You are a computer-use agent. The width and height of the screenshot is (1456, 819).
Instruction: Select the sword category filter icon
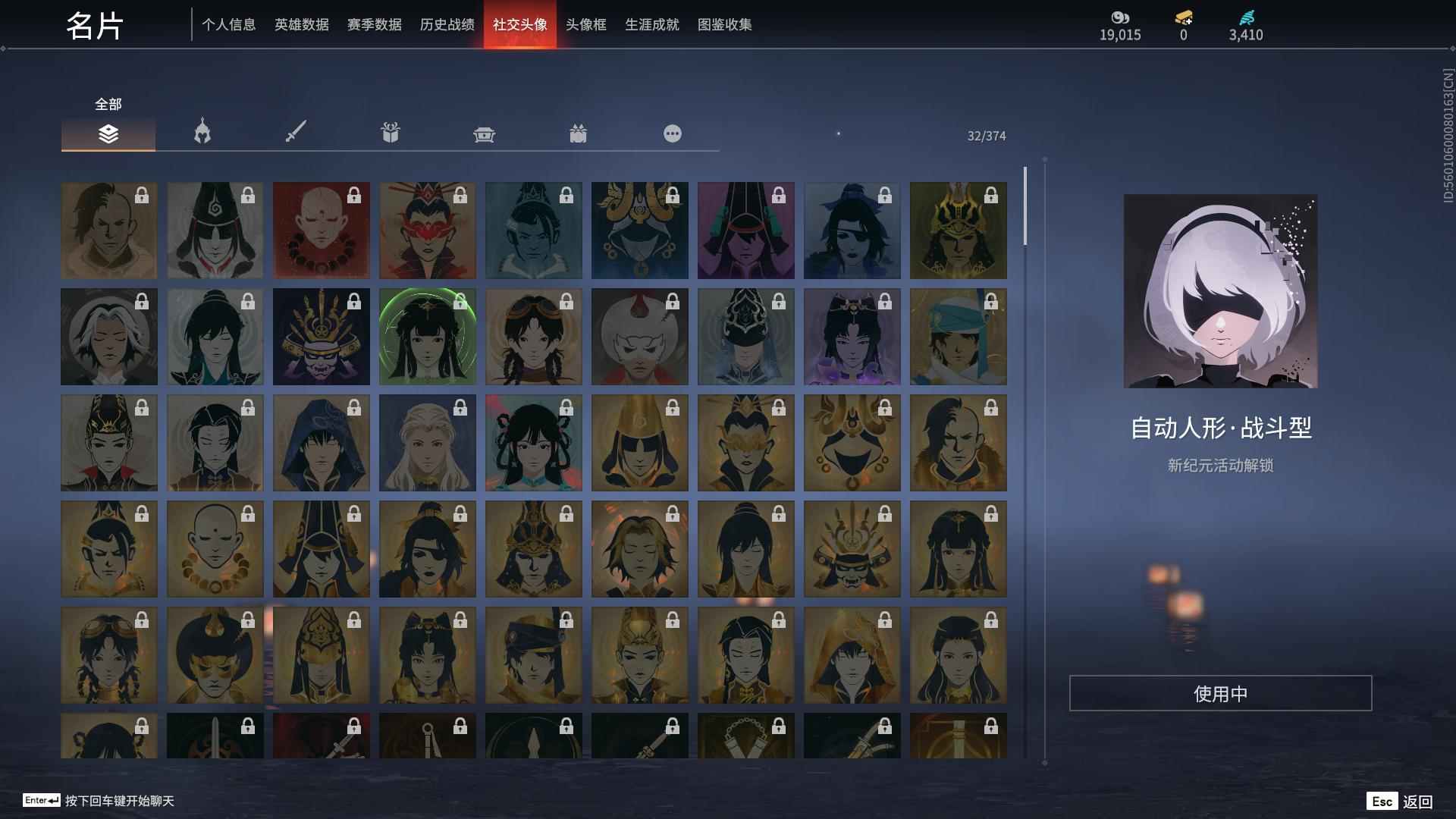[x=296, y=133]
